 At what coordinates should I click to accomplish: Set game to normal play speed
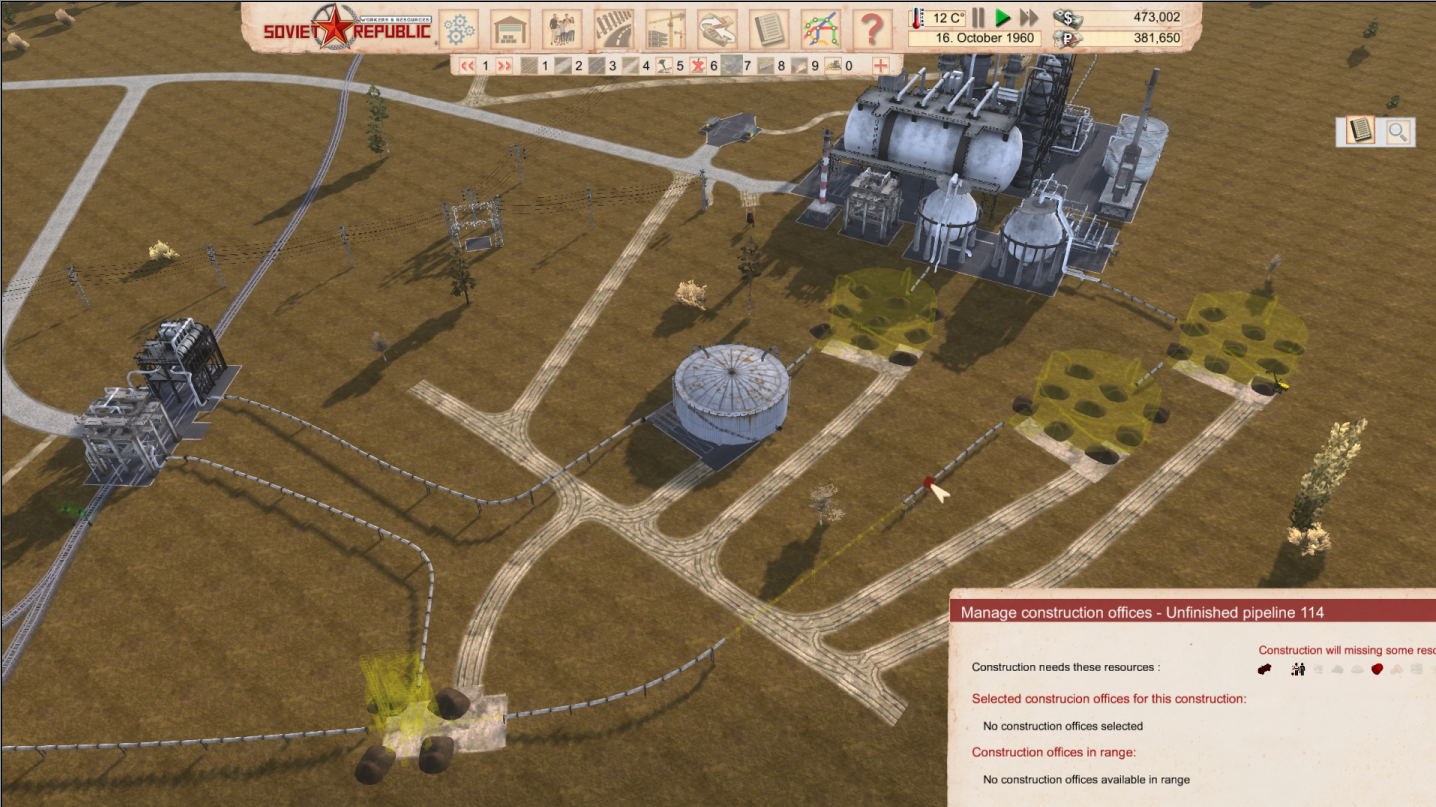1002,18
